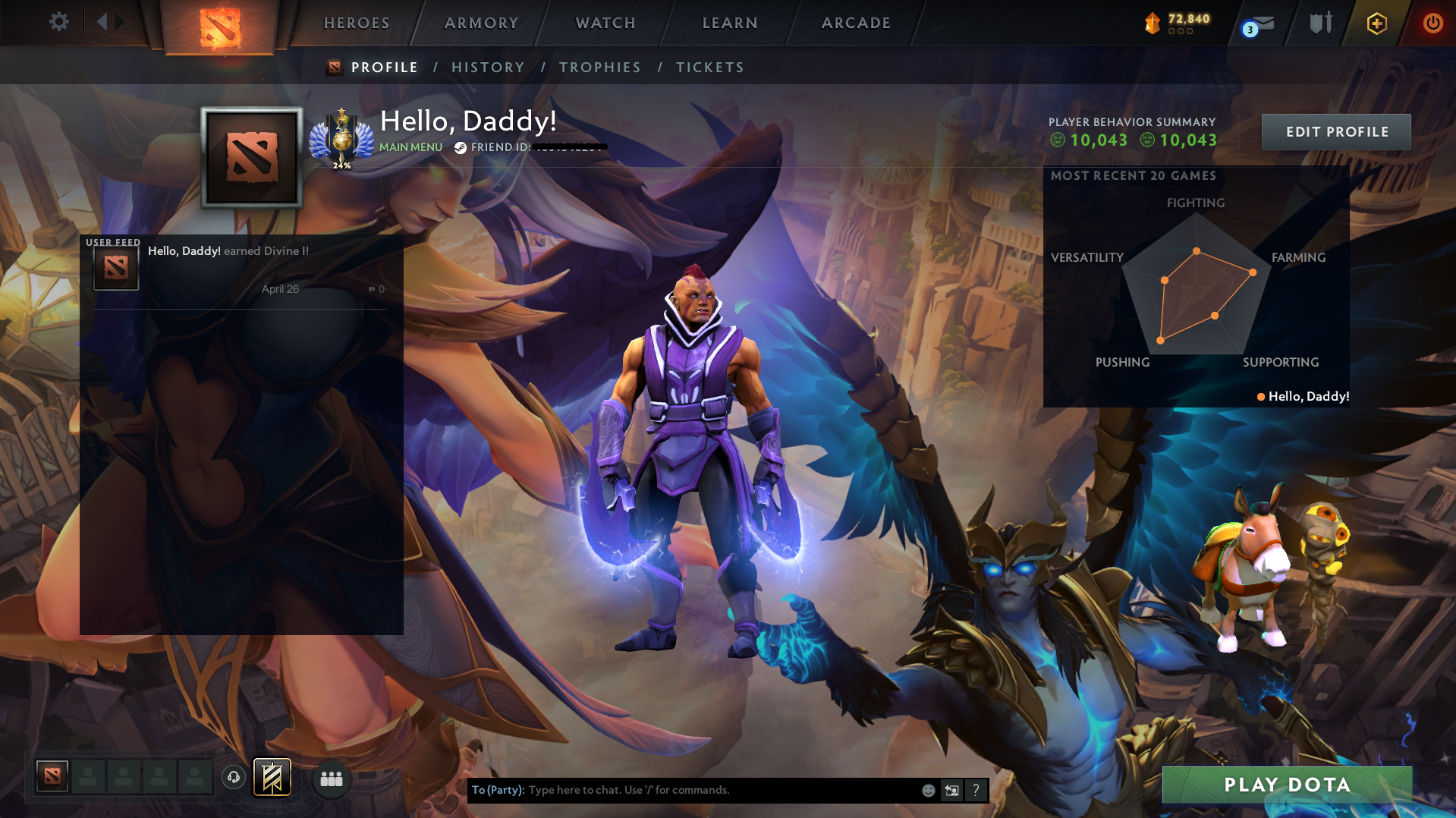Open the emoticon picker in chat
This screenshot has height=818, width=1456.
(928, 790)
